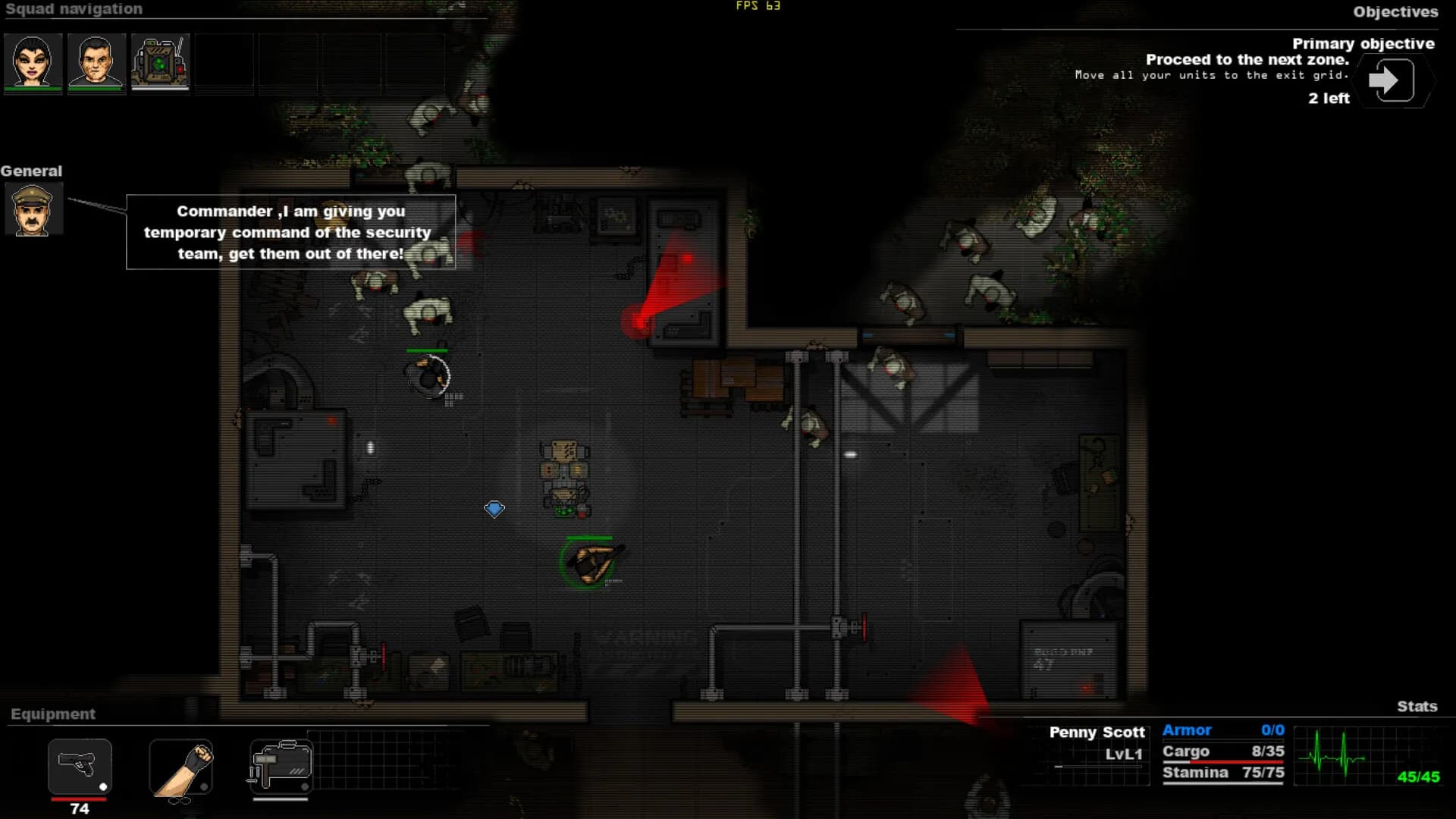
Task: Expand the Squad navigation panel
Action: 73,9
